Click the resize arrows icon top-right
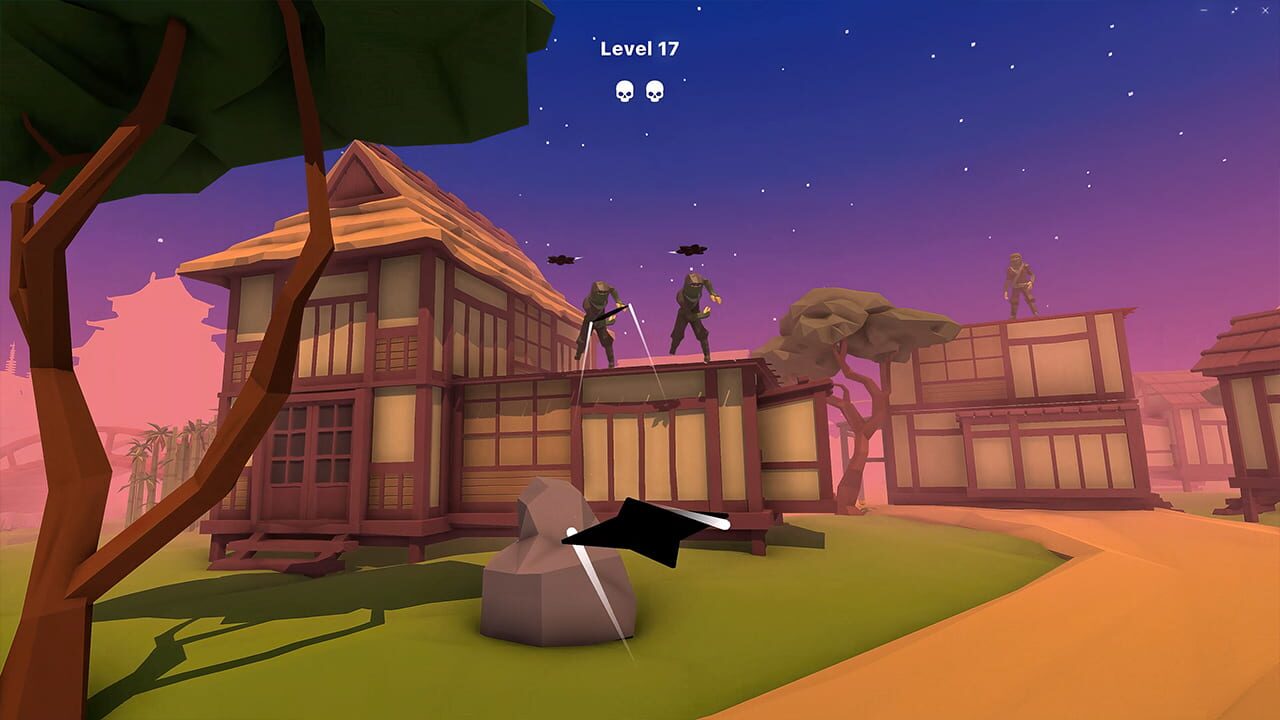 pyautogui.click(x=1235, y=10)
